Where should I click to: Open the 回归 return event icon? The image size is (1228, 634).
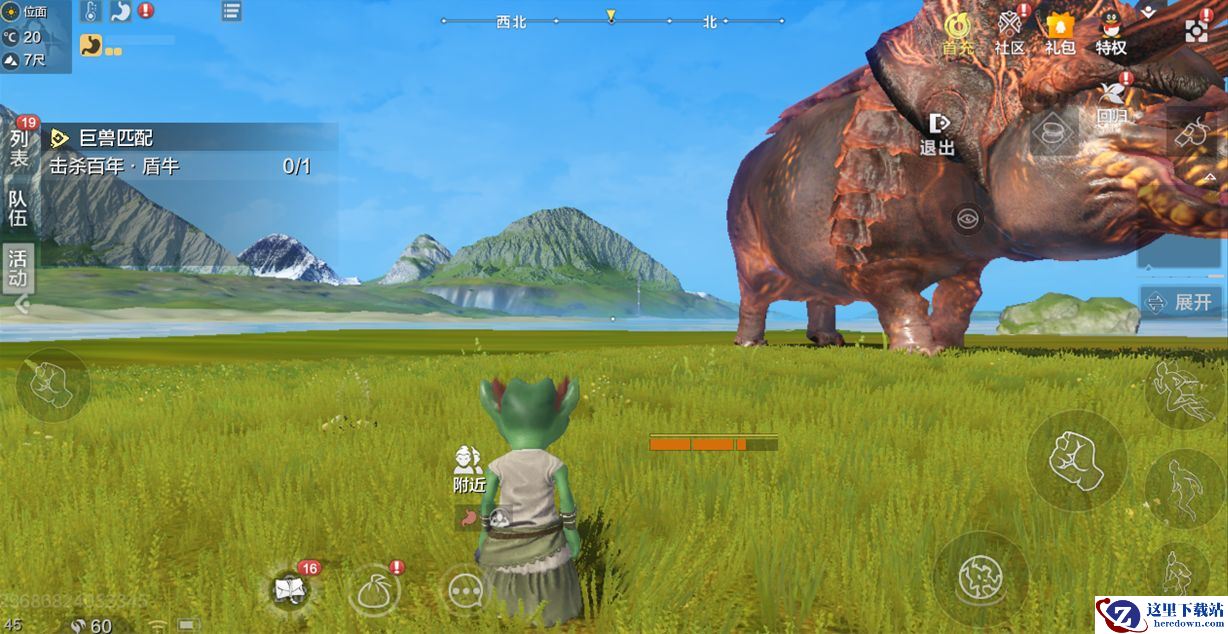[1112, 102]
